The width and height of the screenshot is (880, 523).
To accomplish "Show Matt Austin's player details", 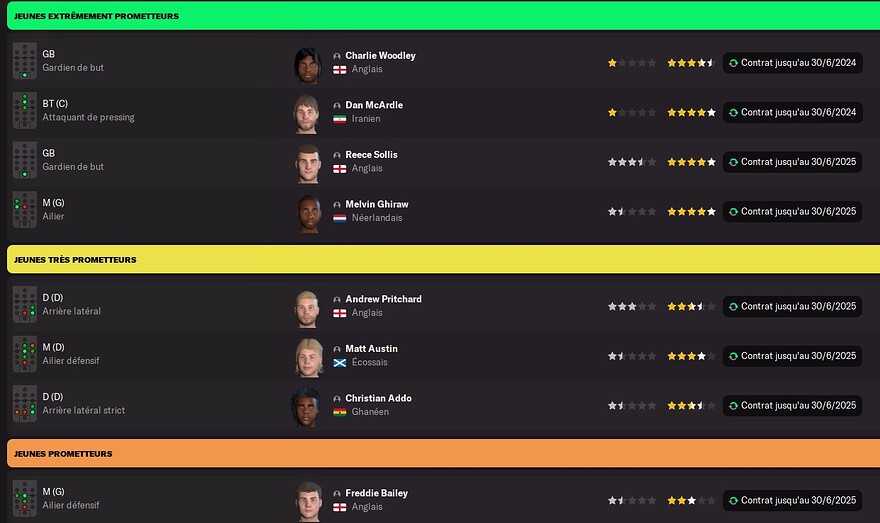I will click(371, 349).
